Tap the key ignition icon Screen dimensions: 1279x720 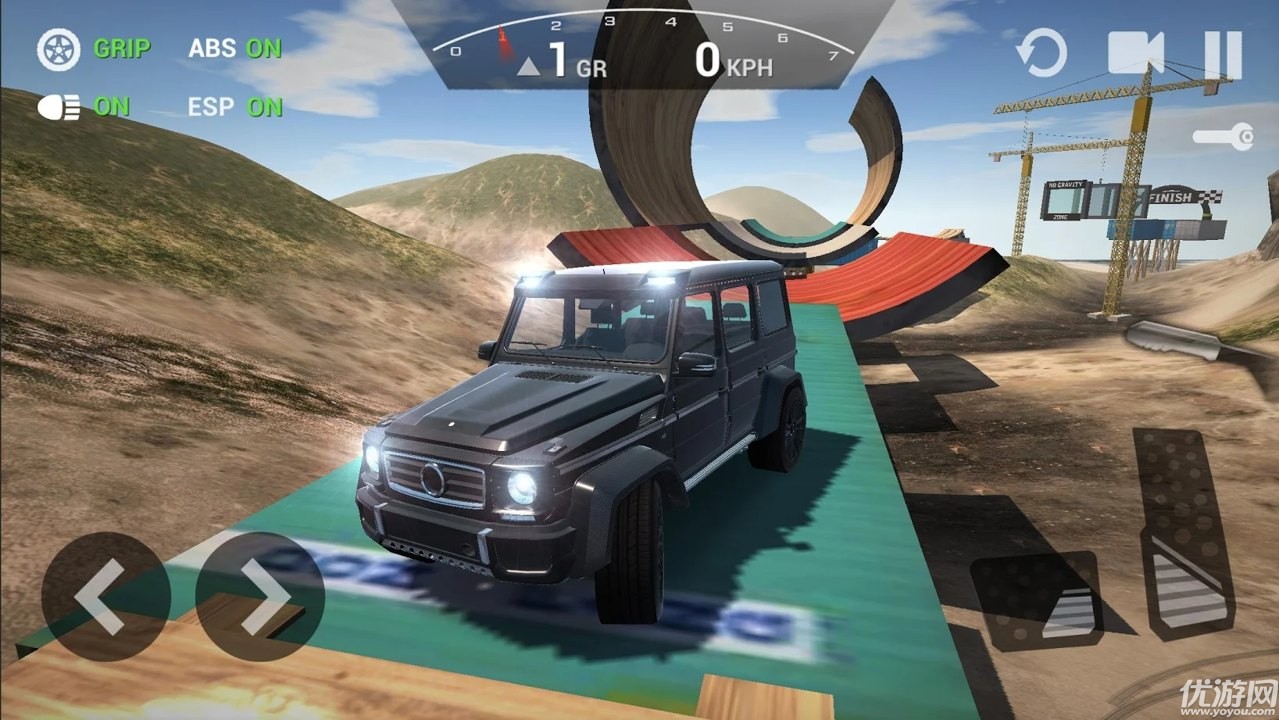click(1224, 137)
